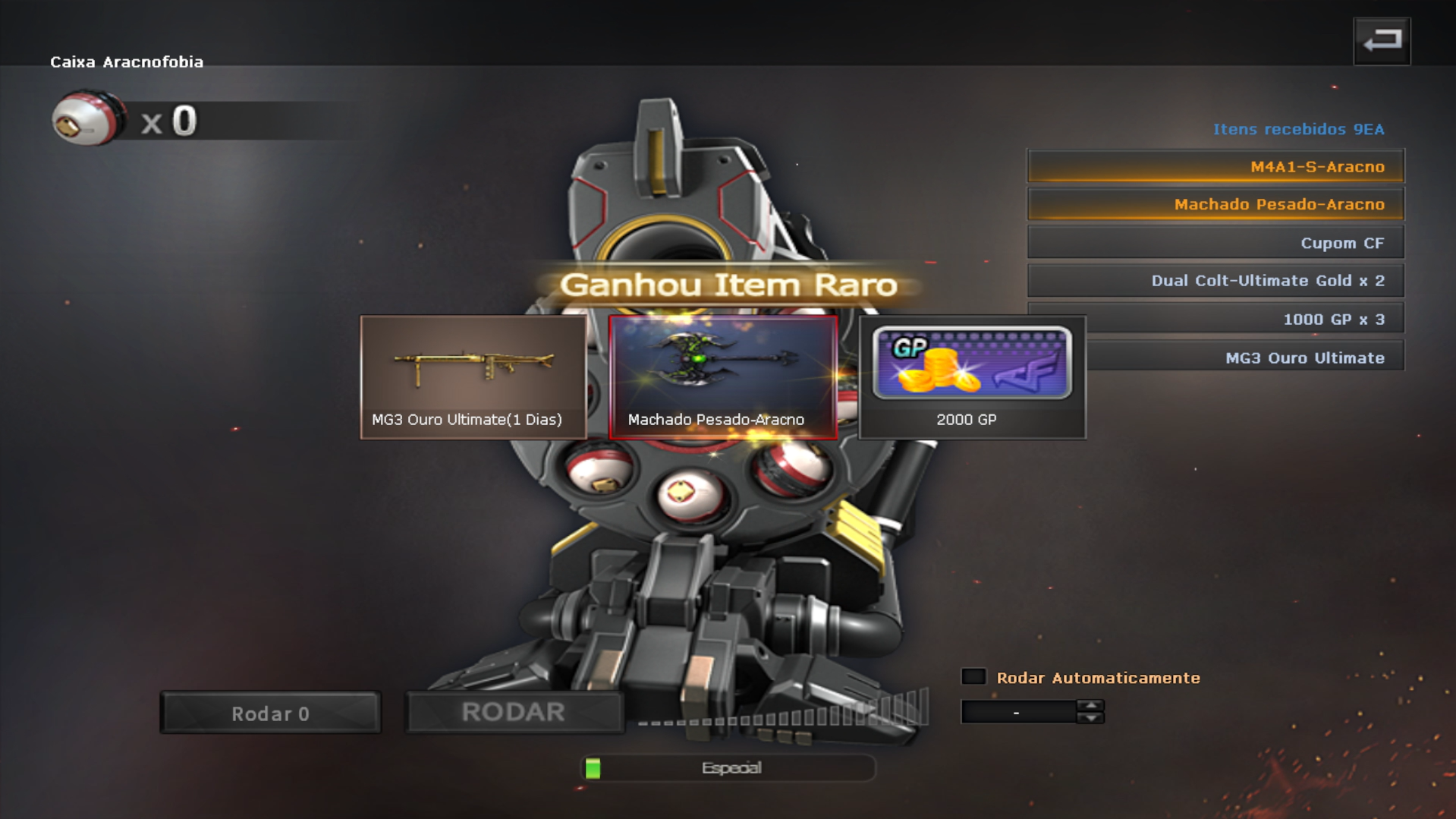
Task: Click the MG3 Ouro Ultimate (1 Dias) card
Action: click(473, 377)
